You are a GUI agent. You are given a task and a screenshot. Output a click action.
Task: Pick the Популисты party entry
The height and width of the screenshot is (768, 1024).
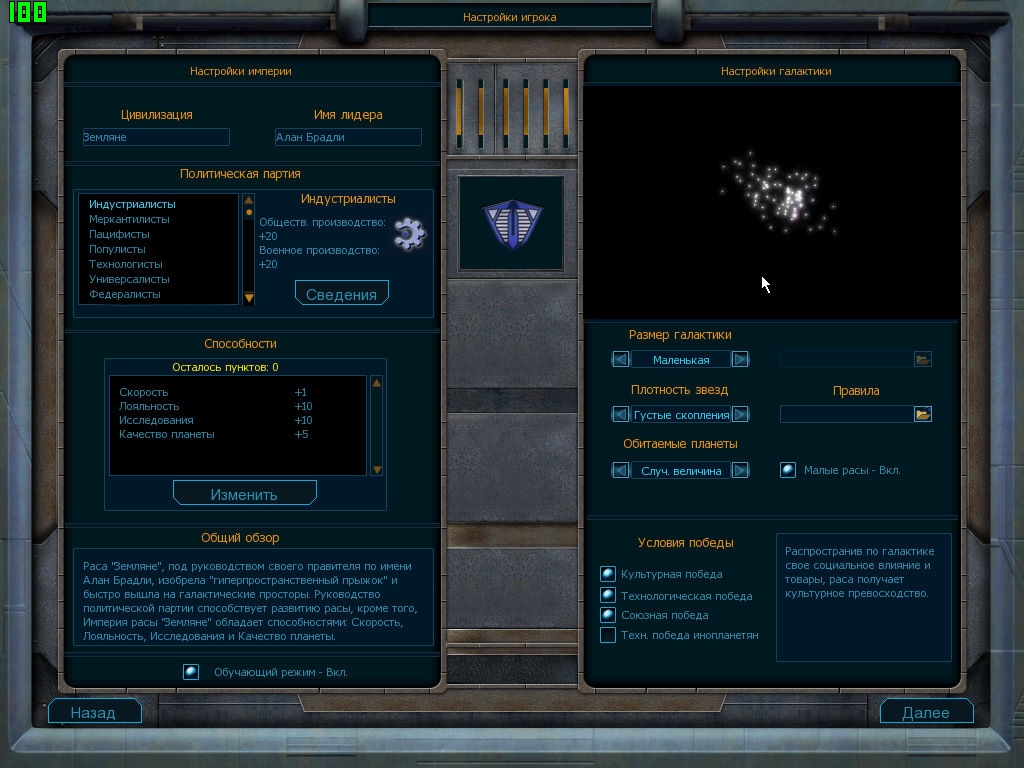[x=117, y=249]
